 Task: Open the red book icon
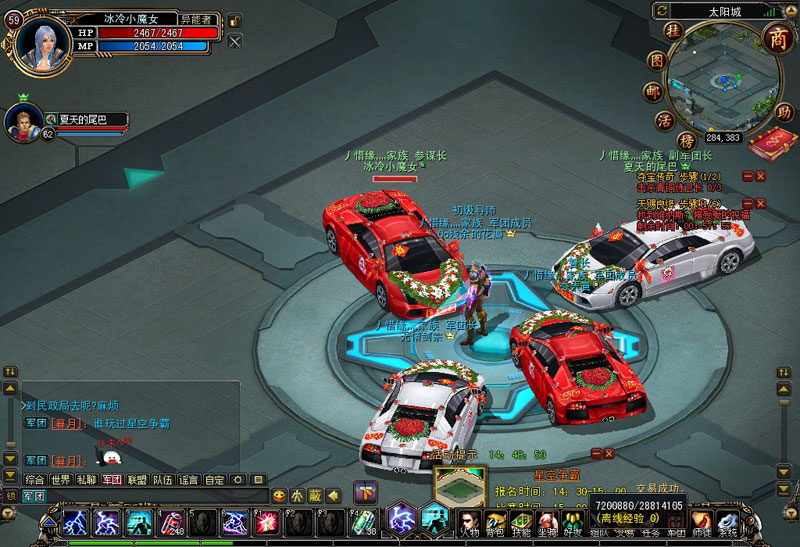772,144
